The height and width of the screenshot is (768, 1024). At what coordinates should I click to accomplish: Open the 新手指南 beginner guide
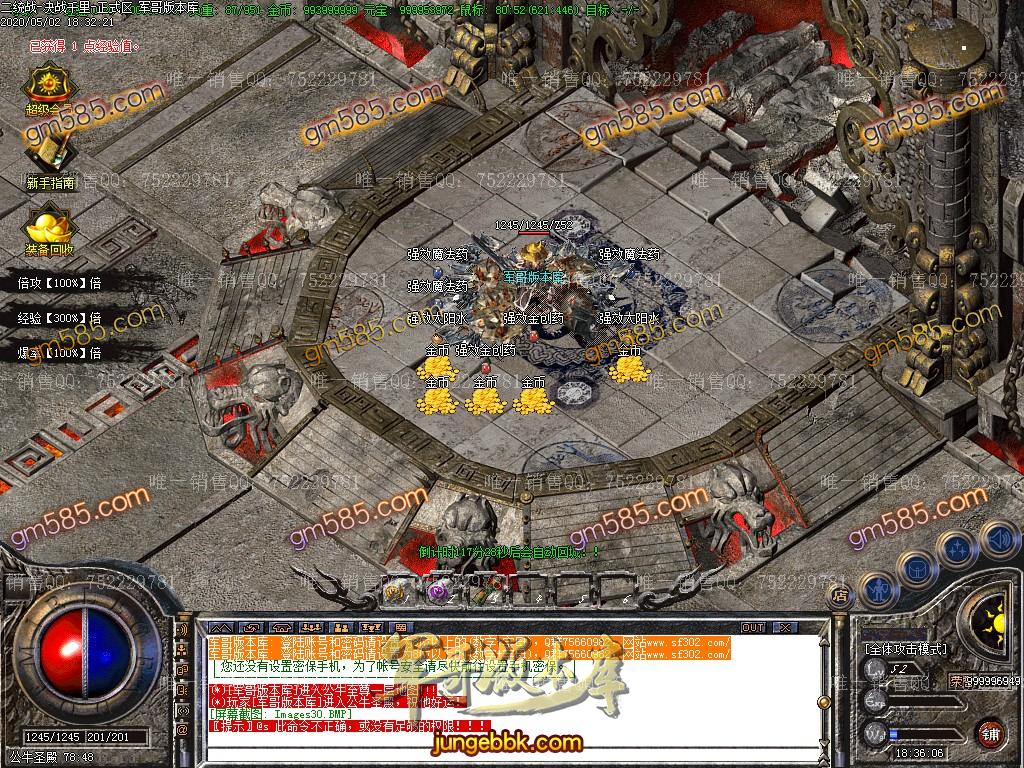click(51, 154)
